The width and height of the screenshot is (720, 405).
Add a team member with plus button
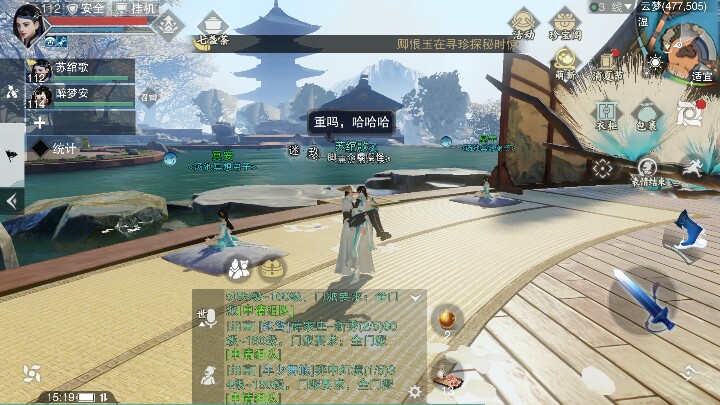(x=39, y=122)
